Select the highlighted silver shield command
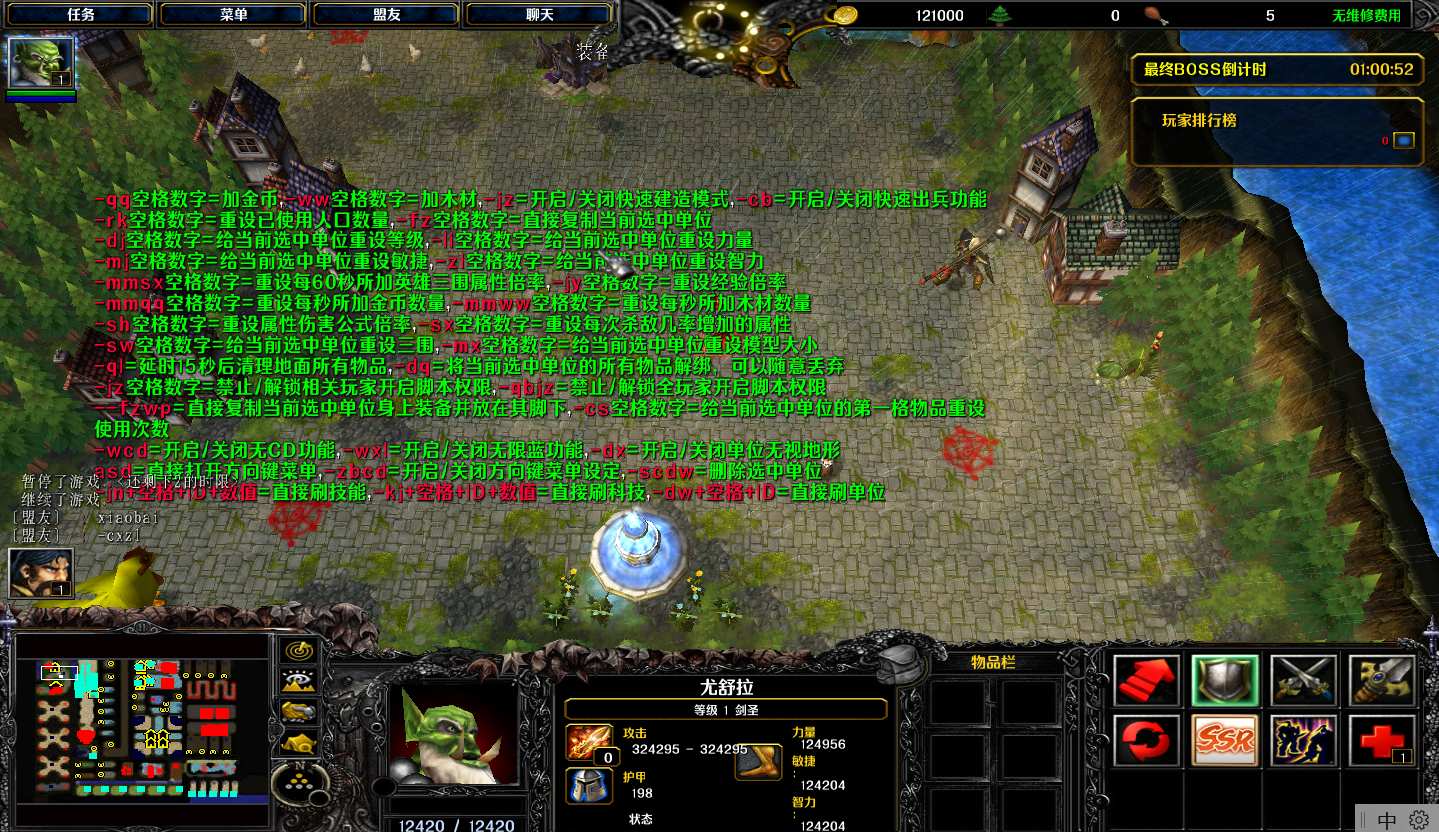This screenshot has width=1439, height=832. [1225, 681]
